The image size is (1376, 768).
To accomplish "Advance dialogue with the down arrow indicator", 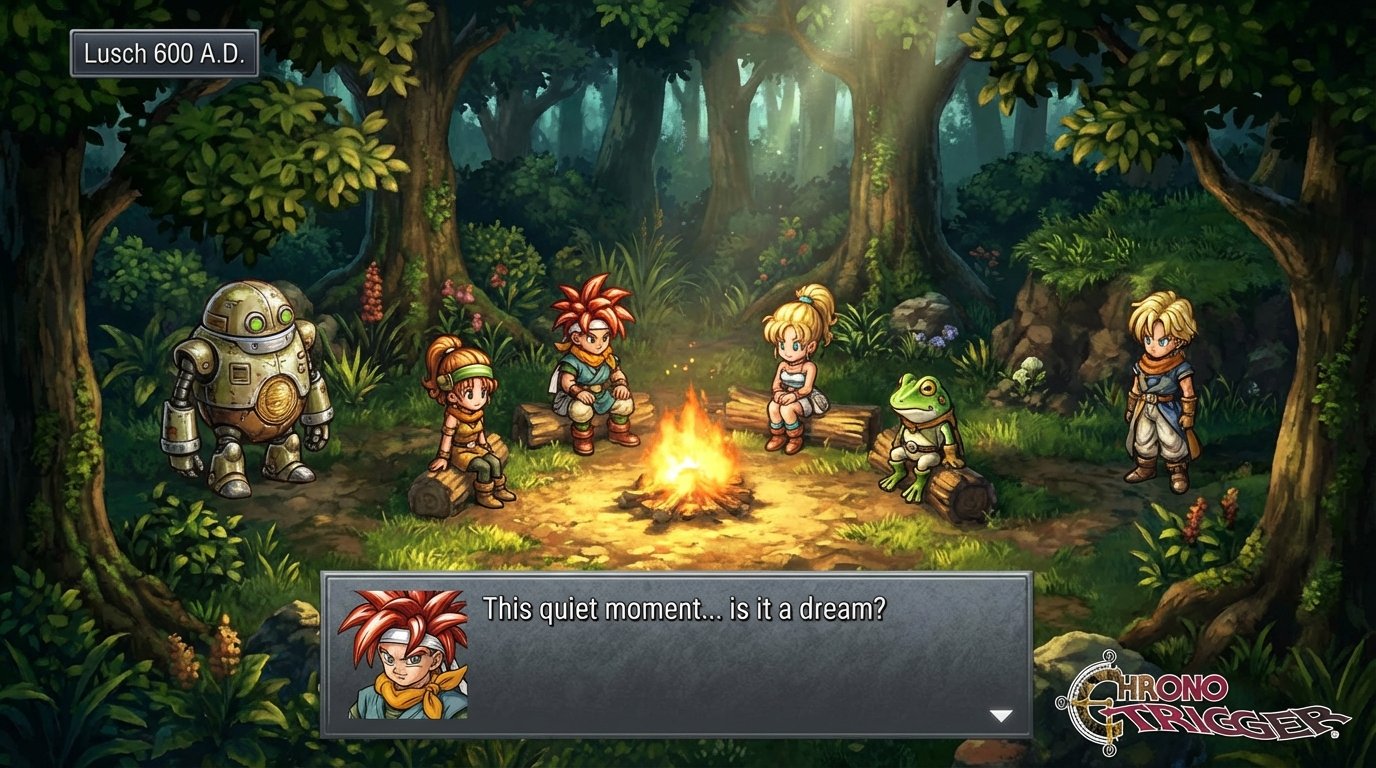I will coord(1001,715).
